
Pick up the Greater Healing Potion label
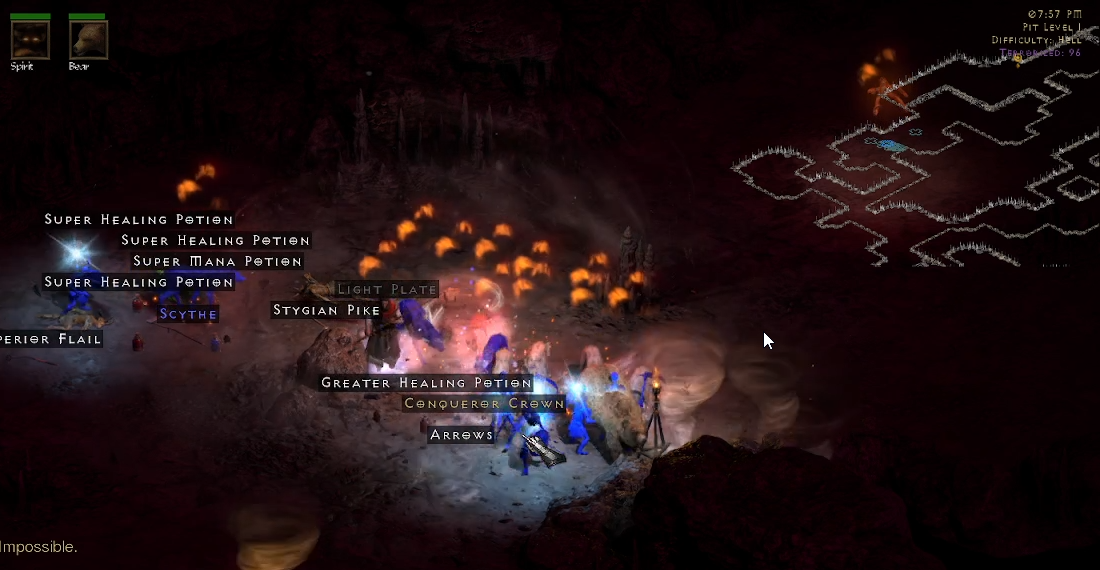coord(426,383)
